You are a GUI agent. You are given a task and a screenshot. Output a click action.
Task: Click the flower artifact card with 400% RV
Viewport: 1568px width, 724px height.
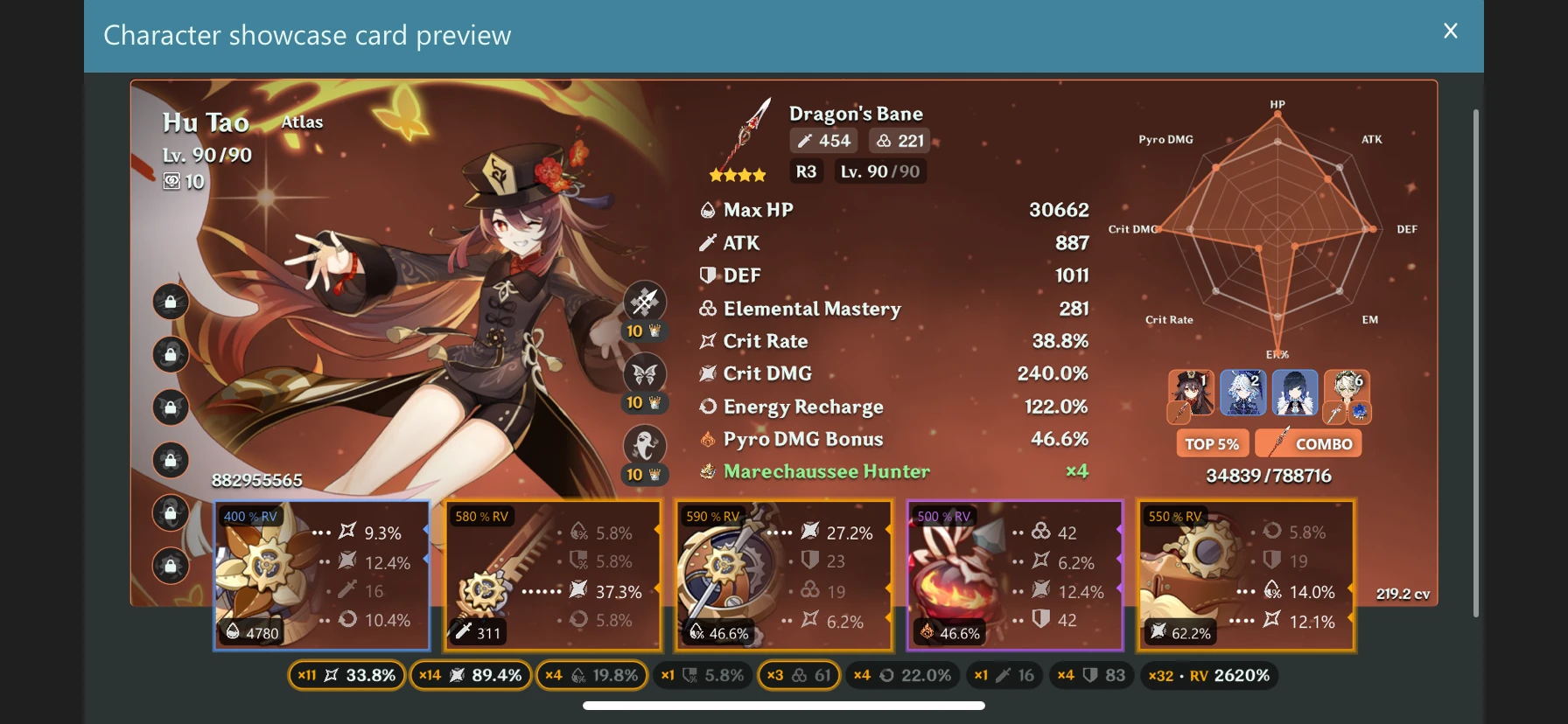(321, 575)
